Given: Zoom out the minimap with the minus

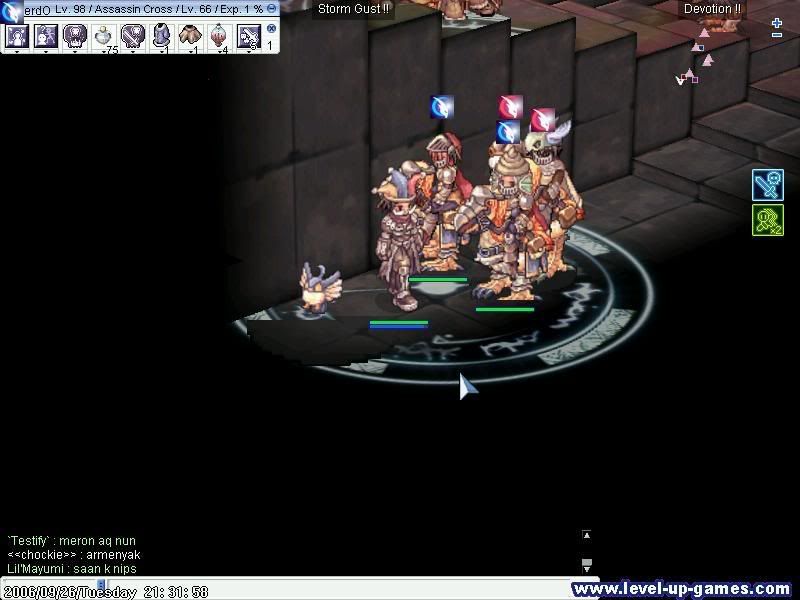Looking at the screenshot, I should (777, 36).
